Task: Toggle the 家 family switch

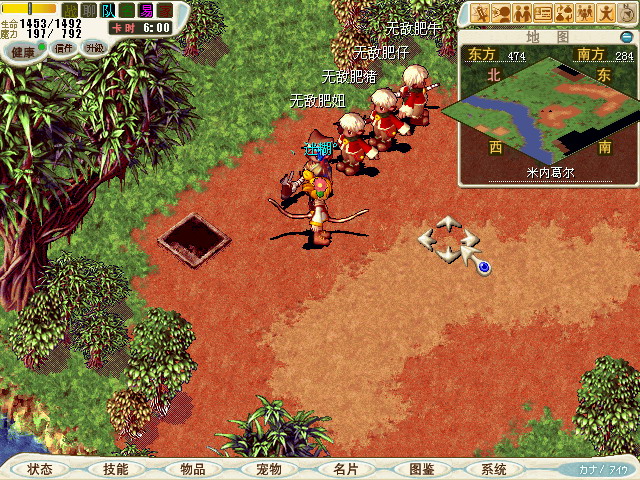Action: point(165,10)
